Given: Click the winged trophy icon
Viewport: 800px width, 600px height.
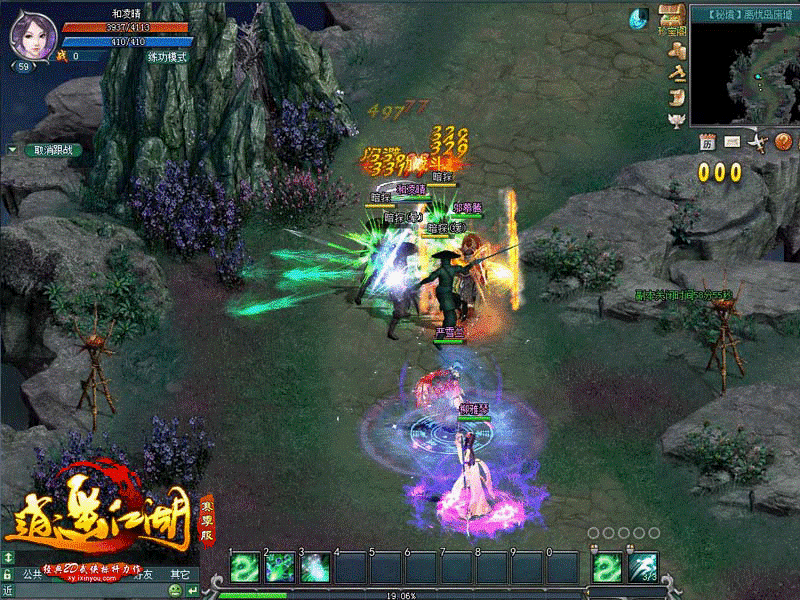Looking at the screenshot, I should (679, 120).
